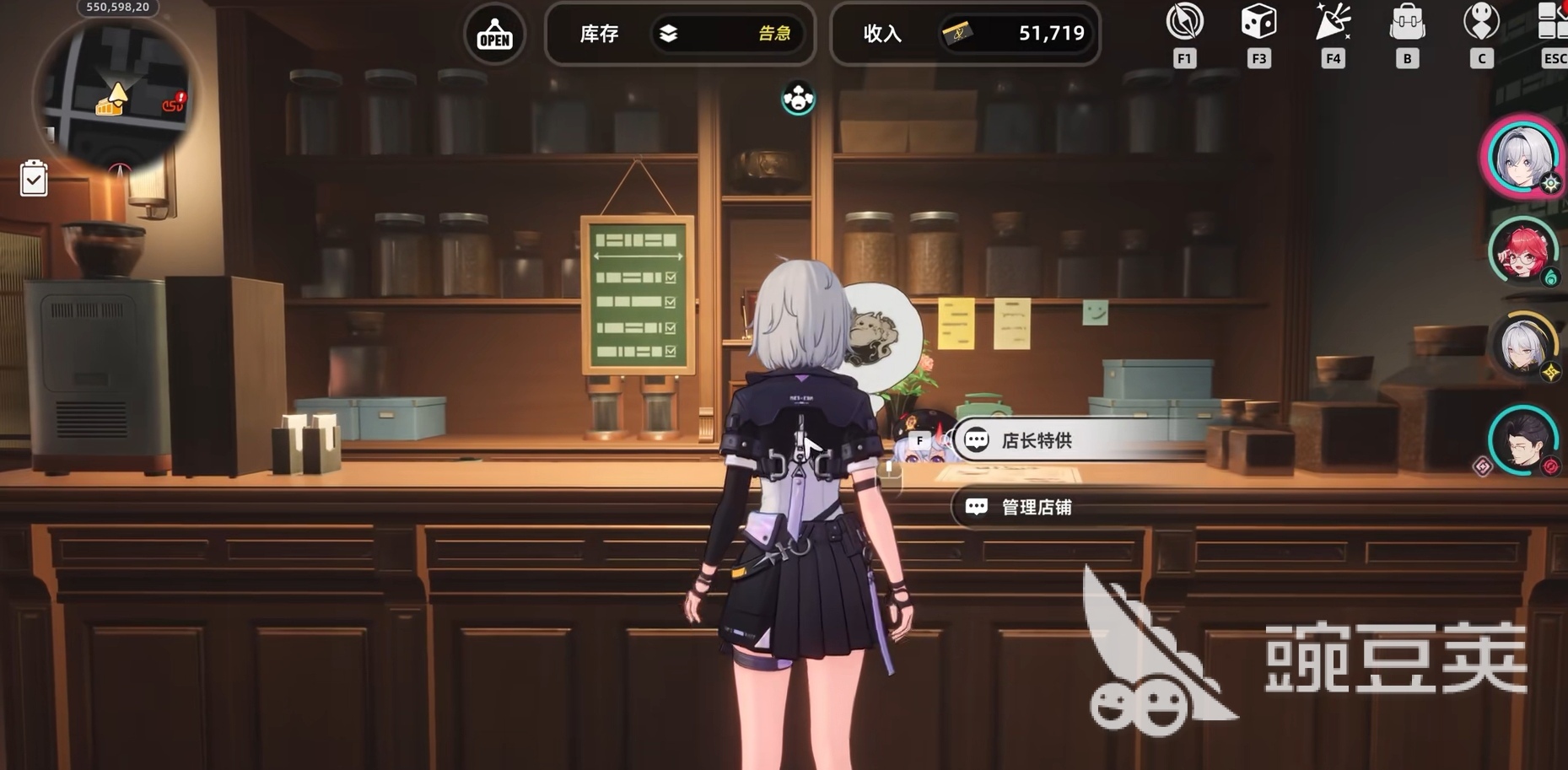Open the clipboard checklist quest tracker
Screen dimensions: 1568x770
[34, 178]
